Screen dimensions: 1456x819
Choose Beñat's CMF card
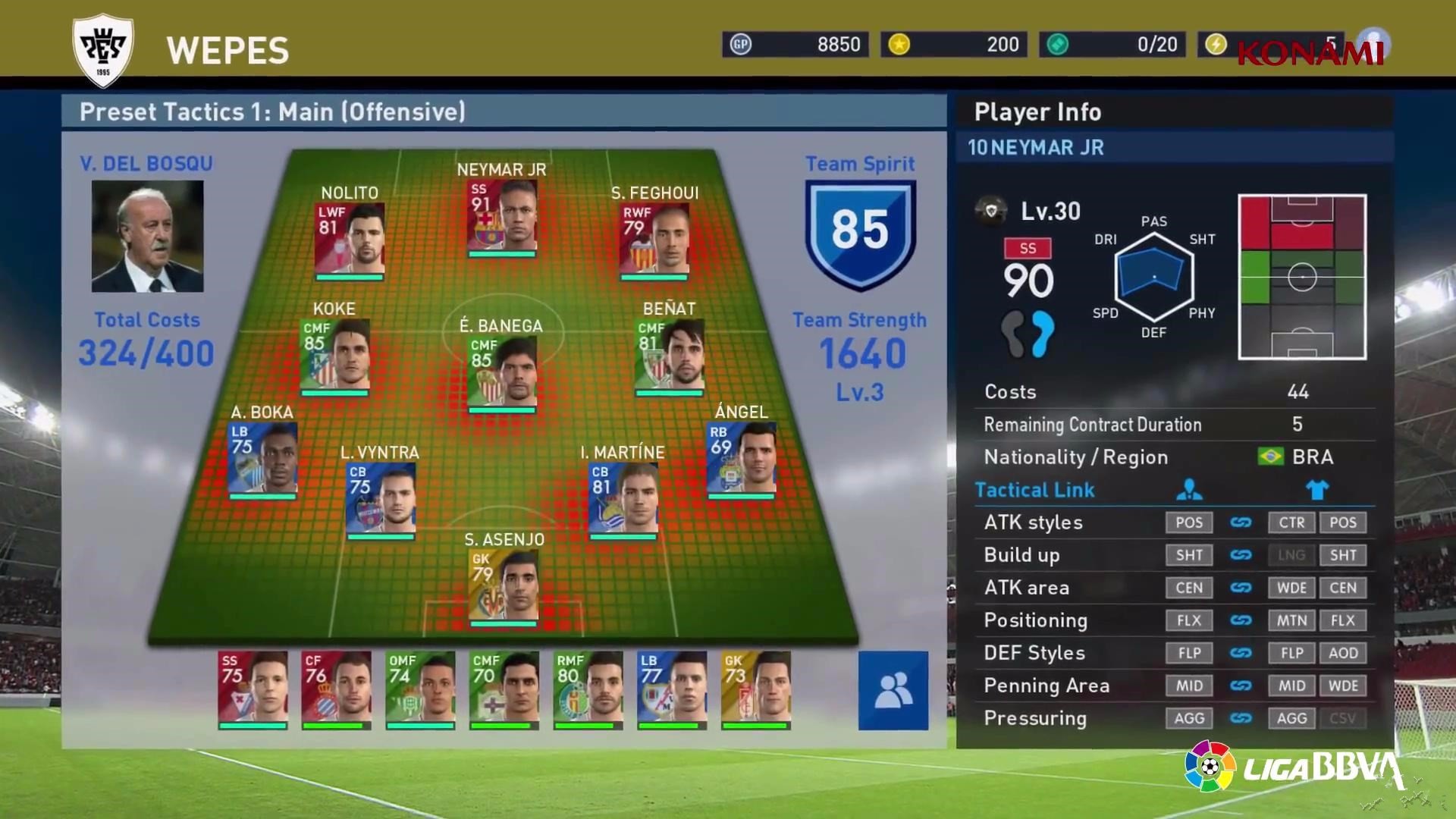point(670,355)
